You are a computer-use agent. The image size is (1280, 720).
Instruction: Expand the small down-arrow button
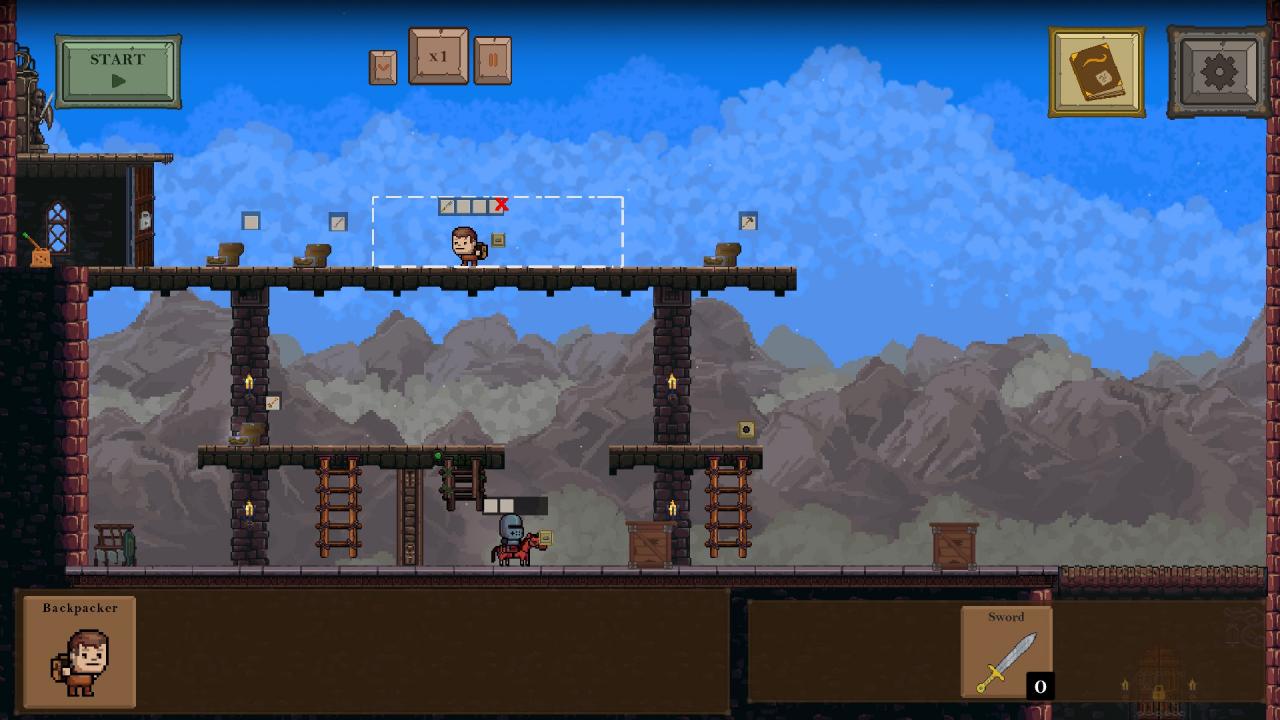[x=383, y=68]
